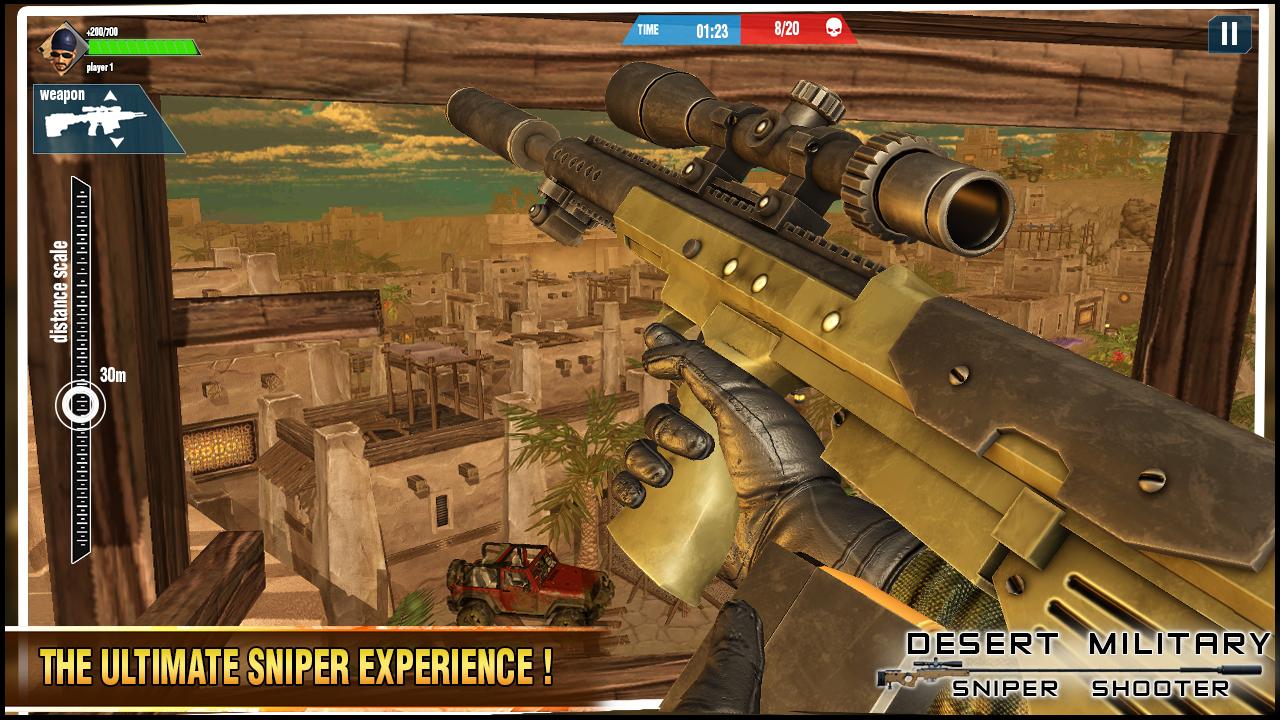Click the 8/20 enemy counter badge
Viewport: 1280px width, 720px height.
click(x=786, y=28)
